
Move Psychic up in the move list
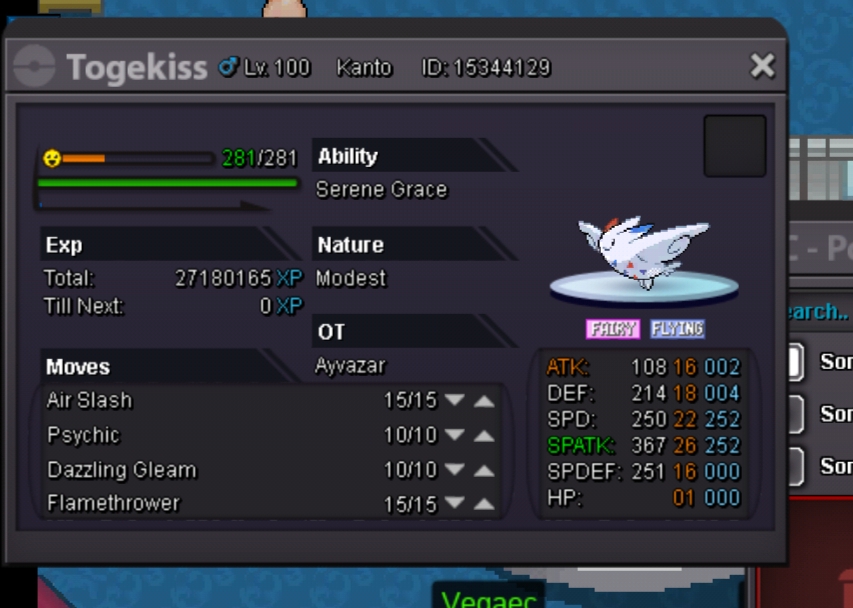click(x=484, y=436)
